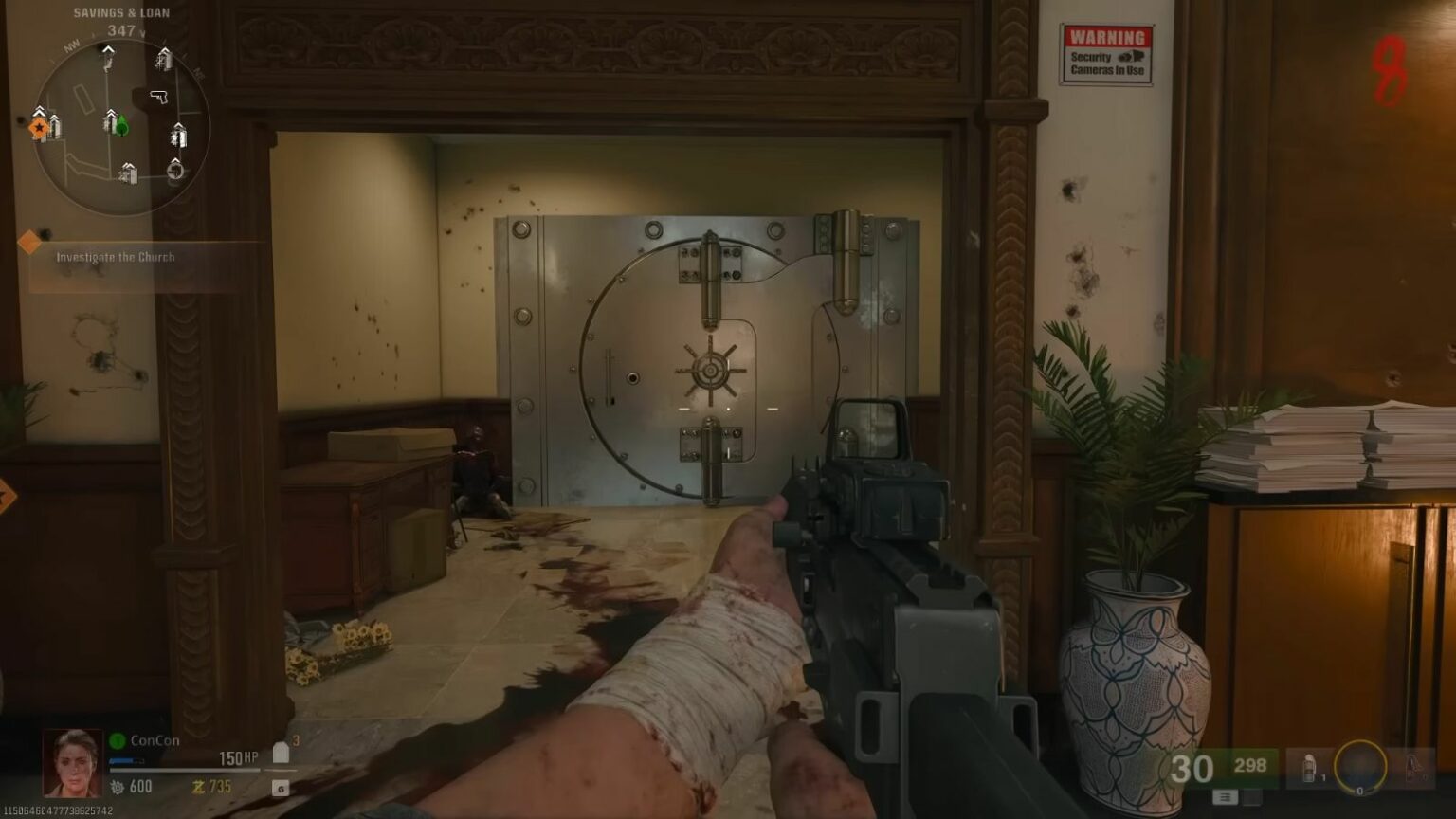The height and width of the screenshot is (819, 1456).
Task: Select the salvage icon beside 735
Action: [x=199, y=787]
